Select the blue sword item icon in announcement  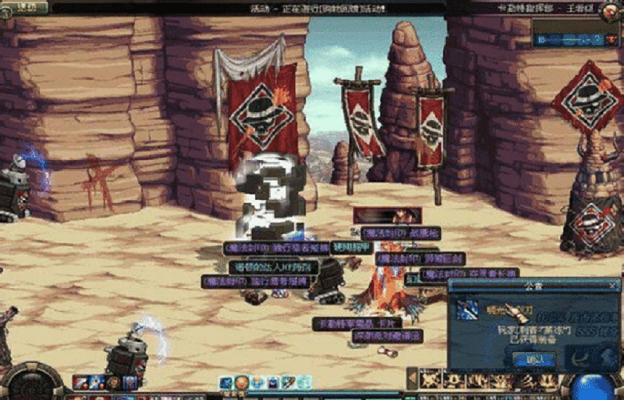468,310
